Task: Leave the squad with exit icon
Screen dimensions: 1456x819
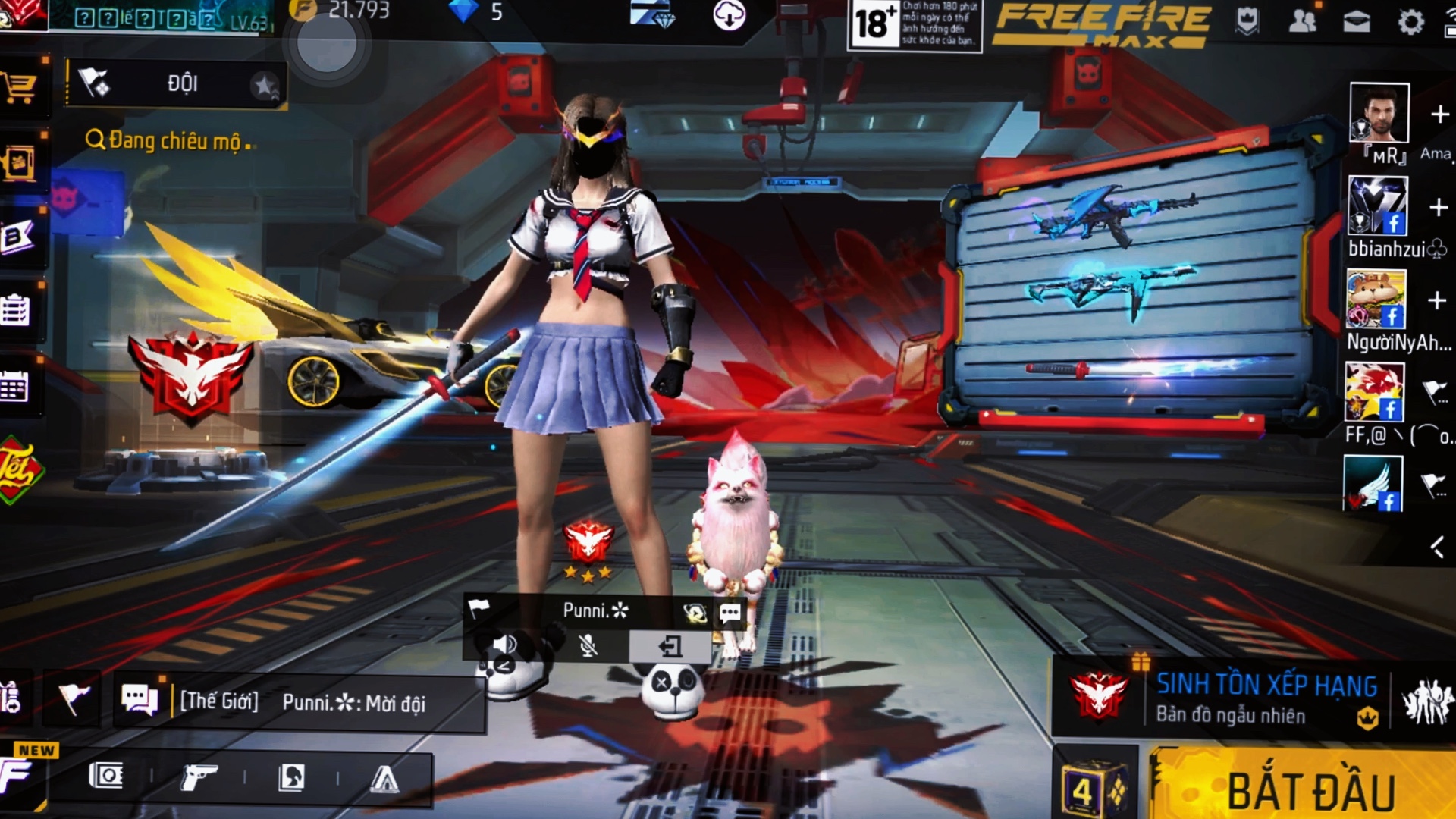Action: (x=670, y=646)
